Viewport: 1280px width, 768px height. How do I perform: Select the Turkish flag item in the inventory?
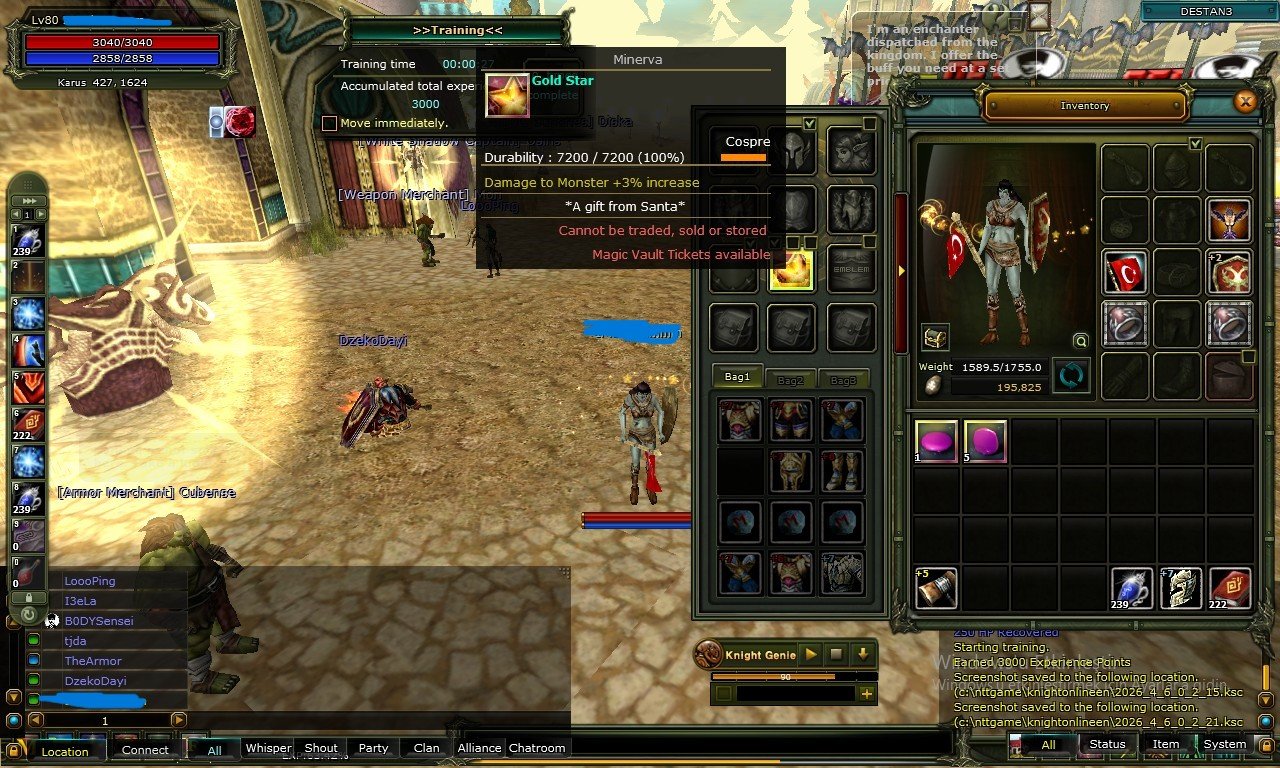(x=1127, y=270)
